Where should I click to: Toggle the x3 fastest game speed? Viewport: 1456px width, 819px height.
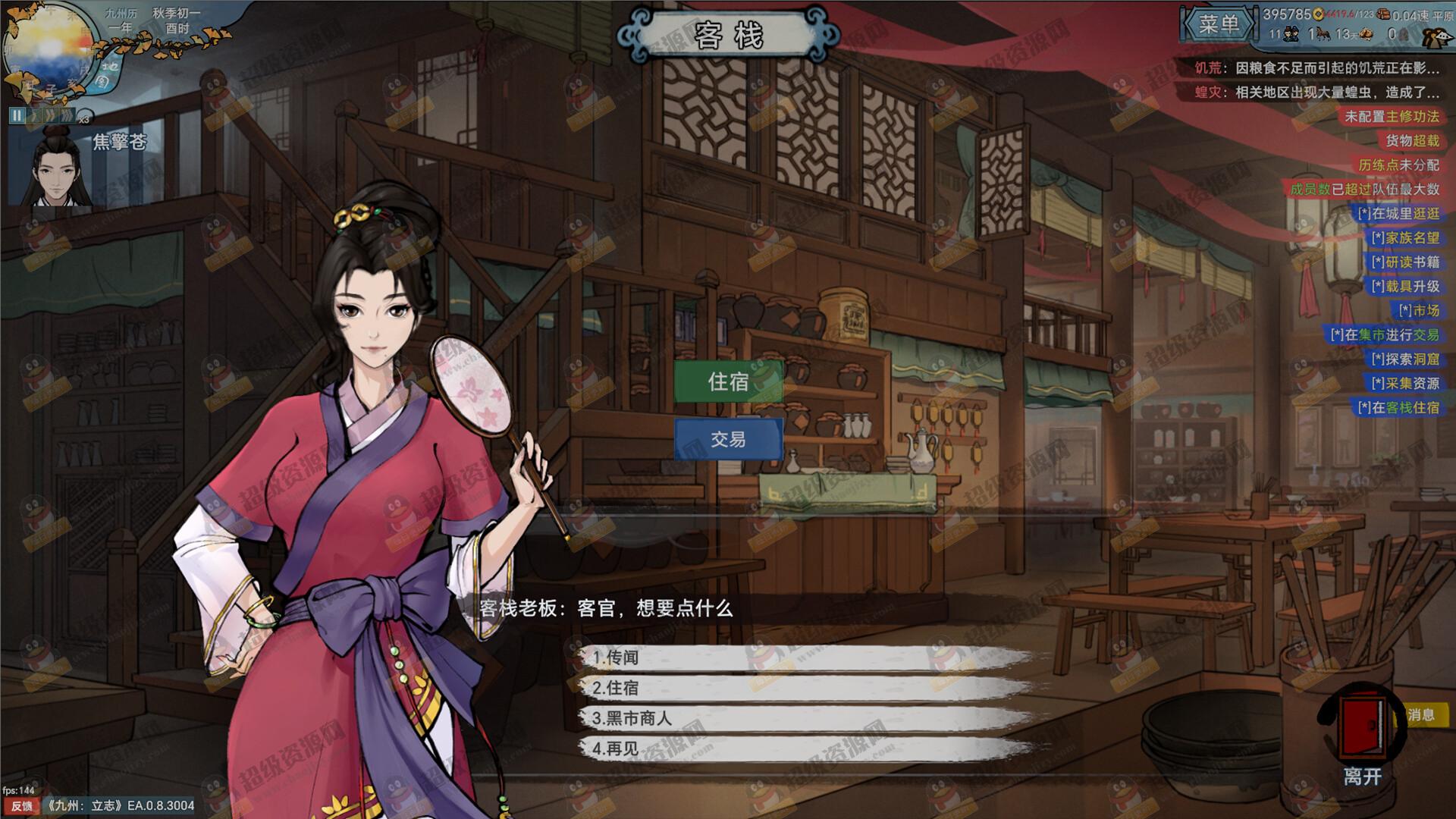68,115
